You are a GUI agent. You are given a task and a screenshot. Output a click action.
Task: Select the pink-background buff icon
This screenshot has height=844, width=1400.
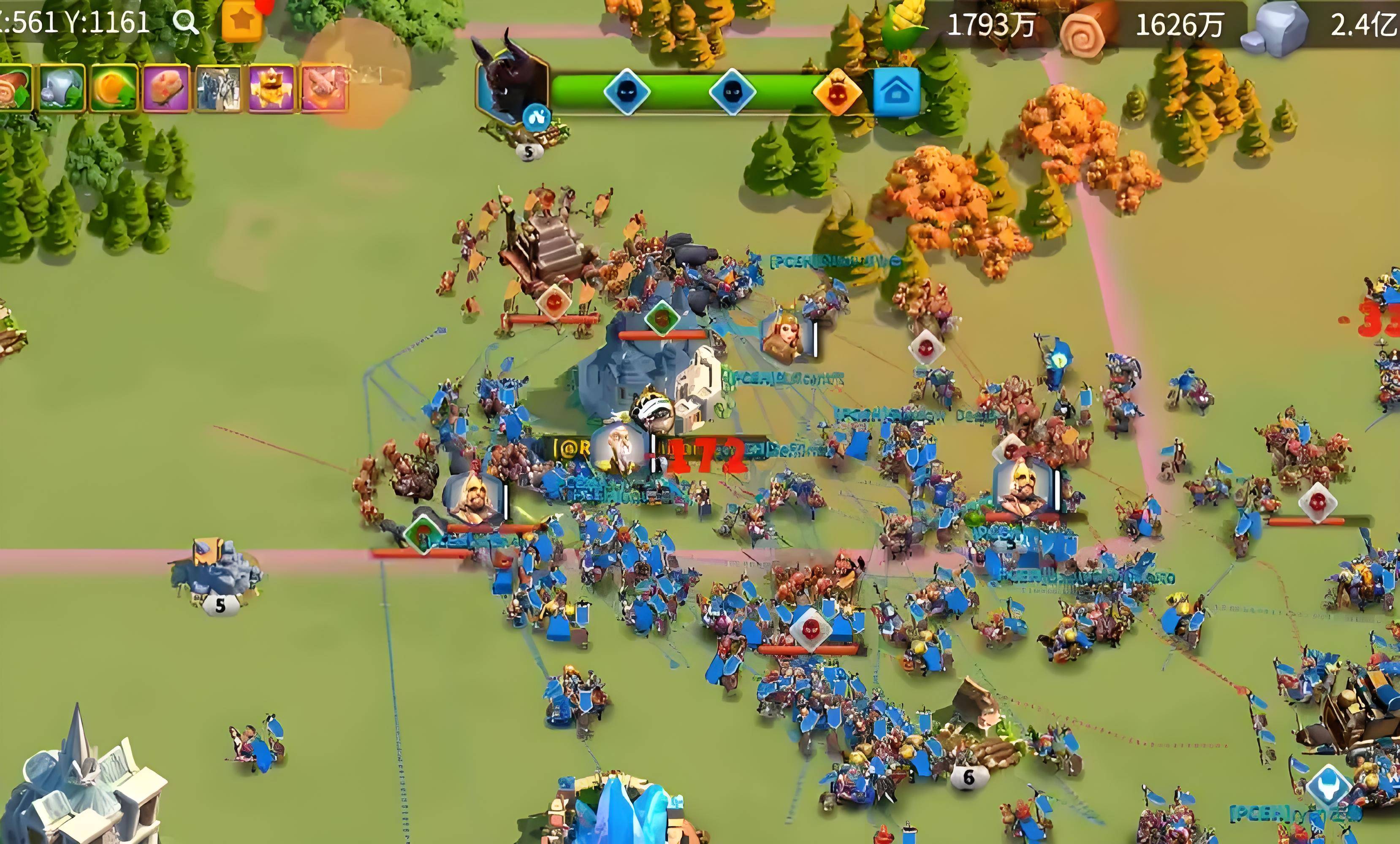[x=324, y=88]
